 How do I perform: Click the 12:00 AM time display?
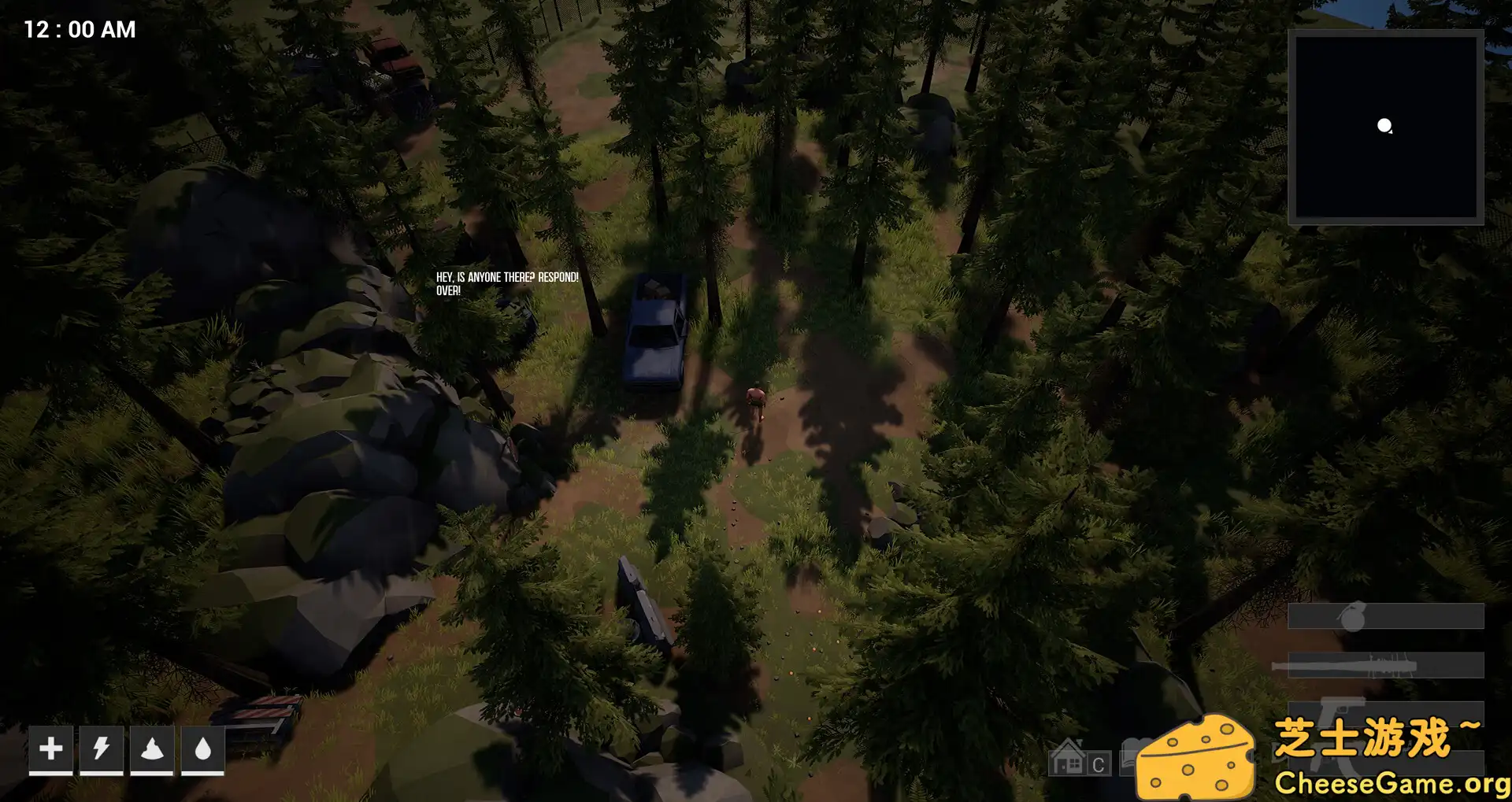[77, 29]
